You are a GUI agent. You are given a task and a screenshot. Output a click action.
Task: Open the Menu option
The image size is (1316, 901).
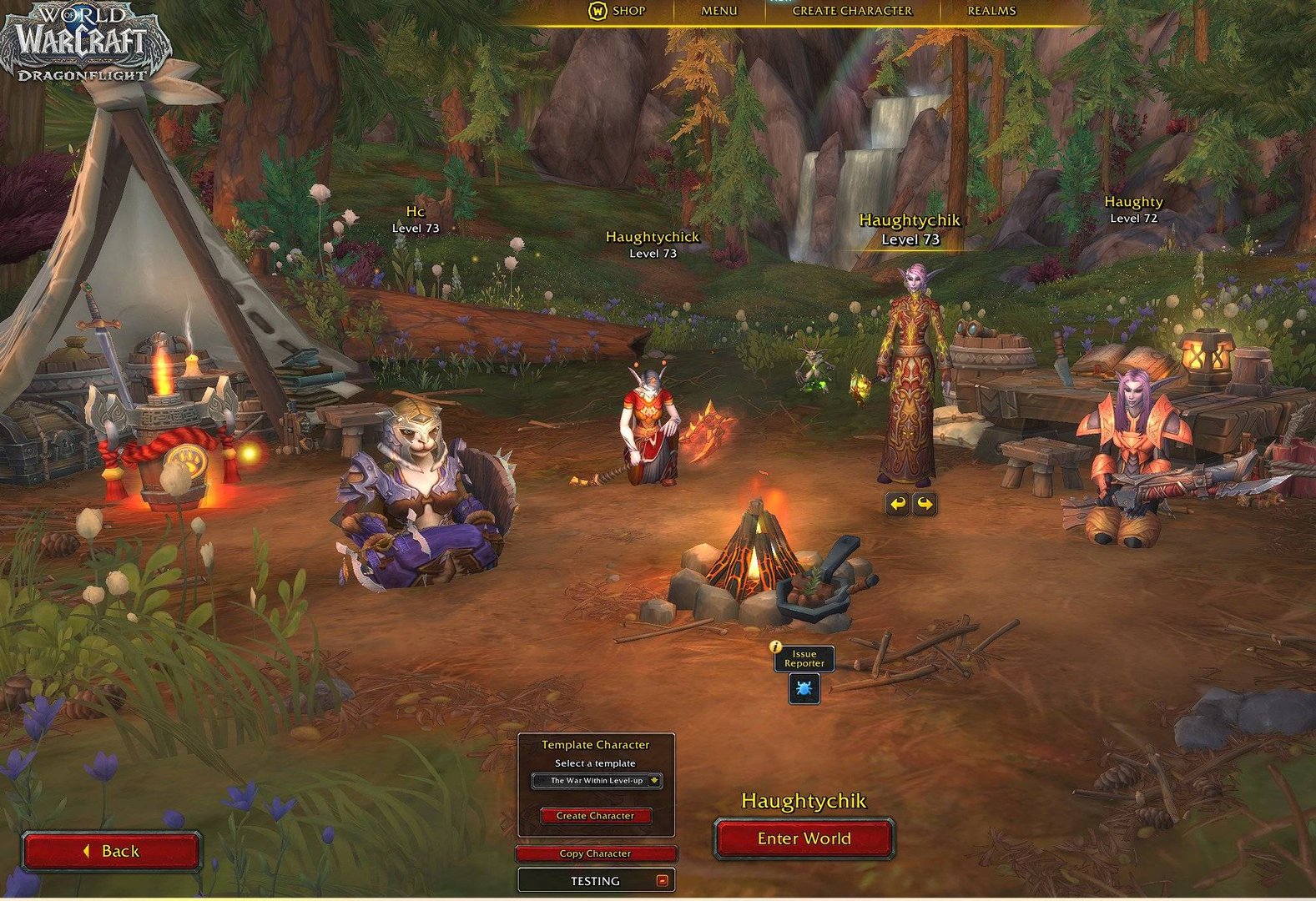coord(719,11)
